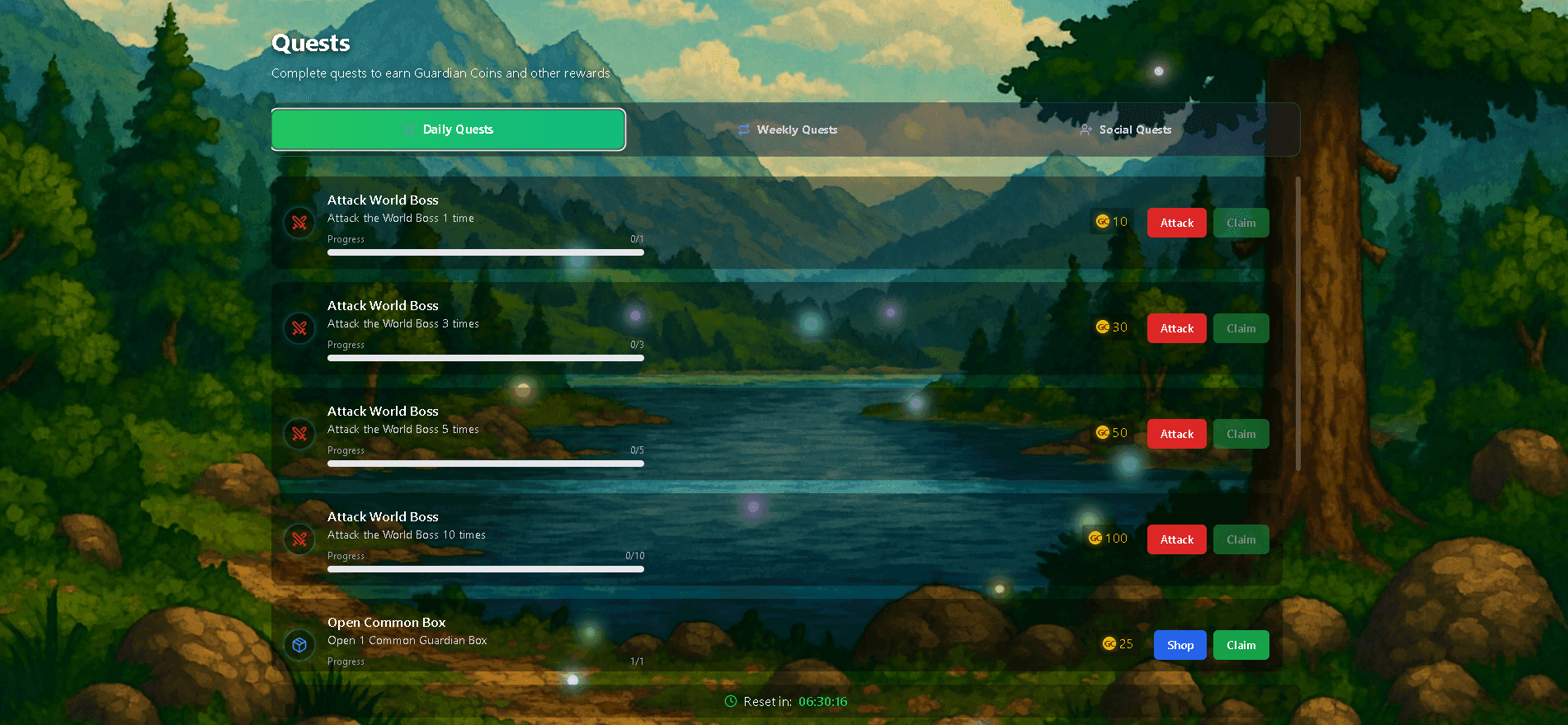
Task: Click the clock icon beside the reset timer
Action: click(x=731, y=701)
